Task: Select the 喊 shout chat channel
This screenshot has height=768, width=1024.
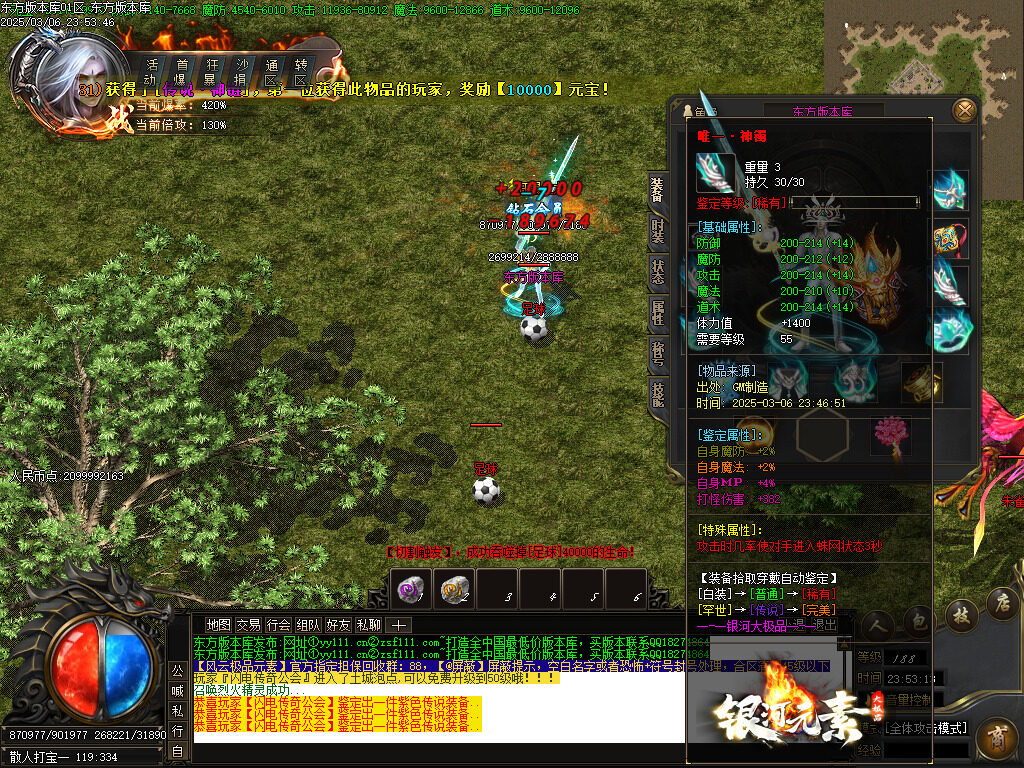Action: pos(177,690)
